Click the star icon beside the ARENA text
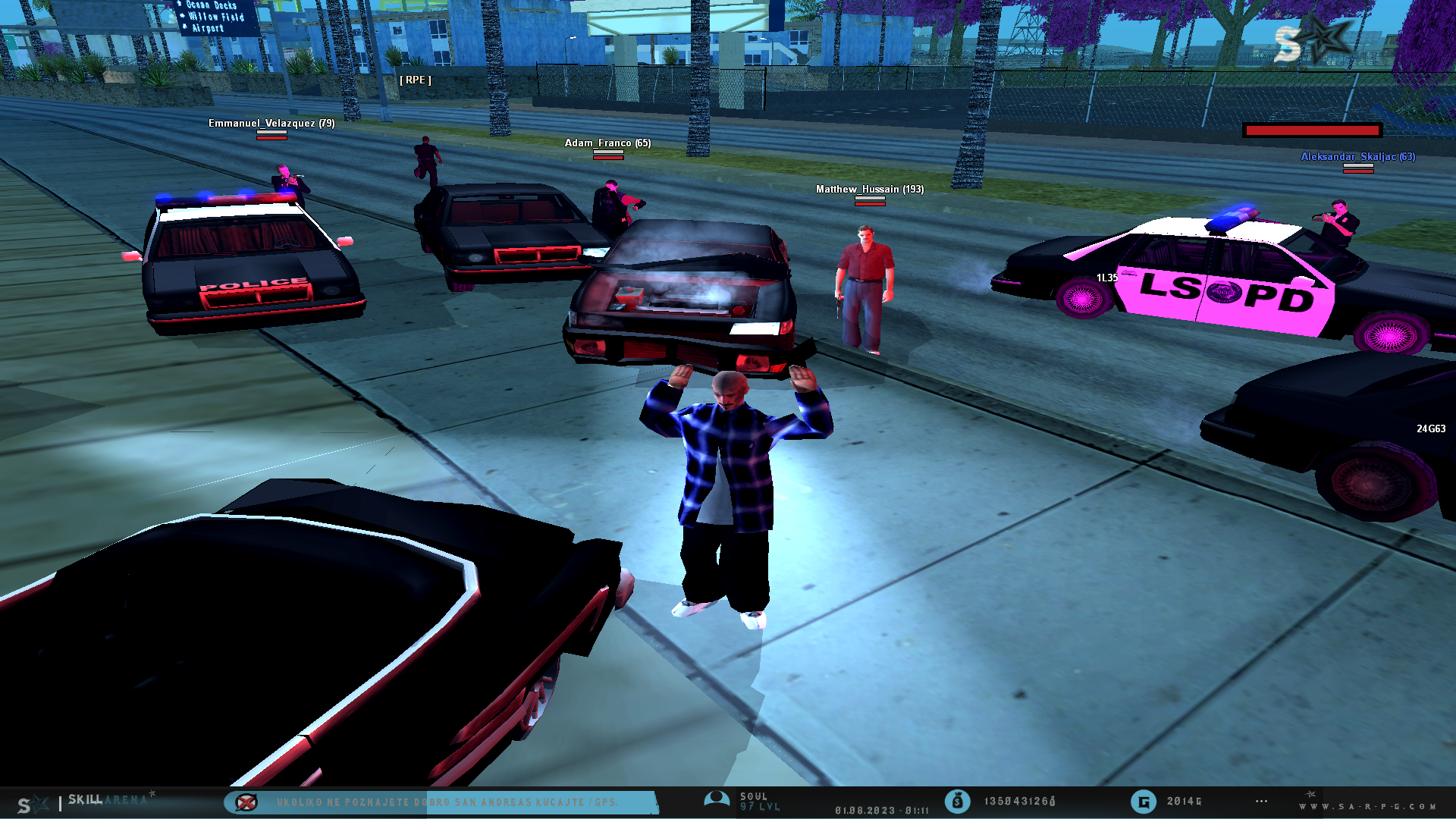 coord(152,794)
